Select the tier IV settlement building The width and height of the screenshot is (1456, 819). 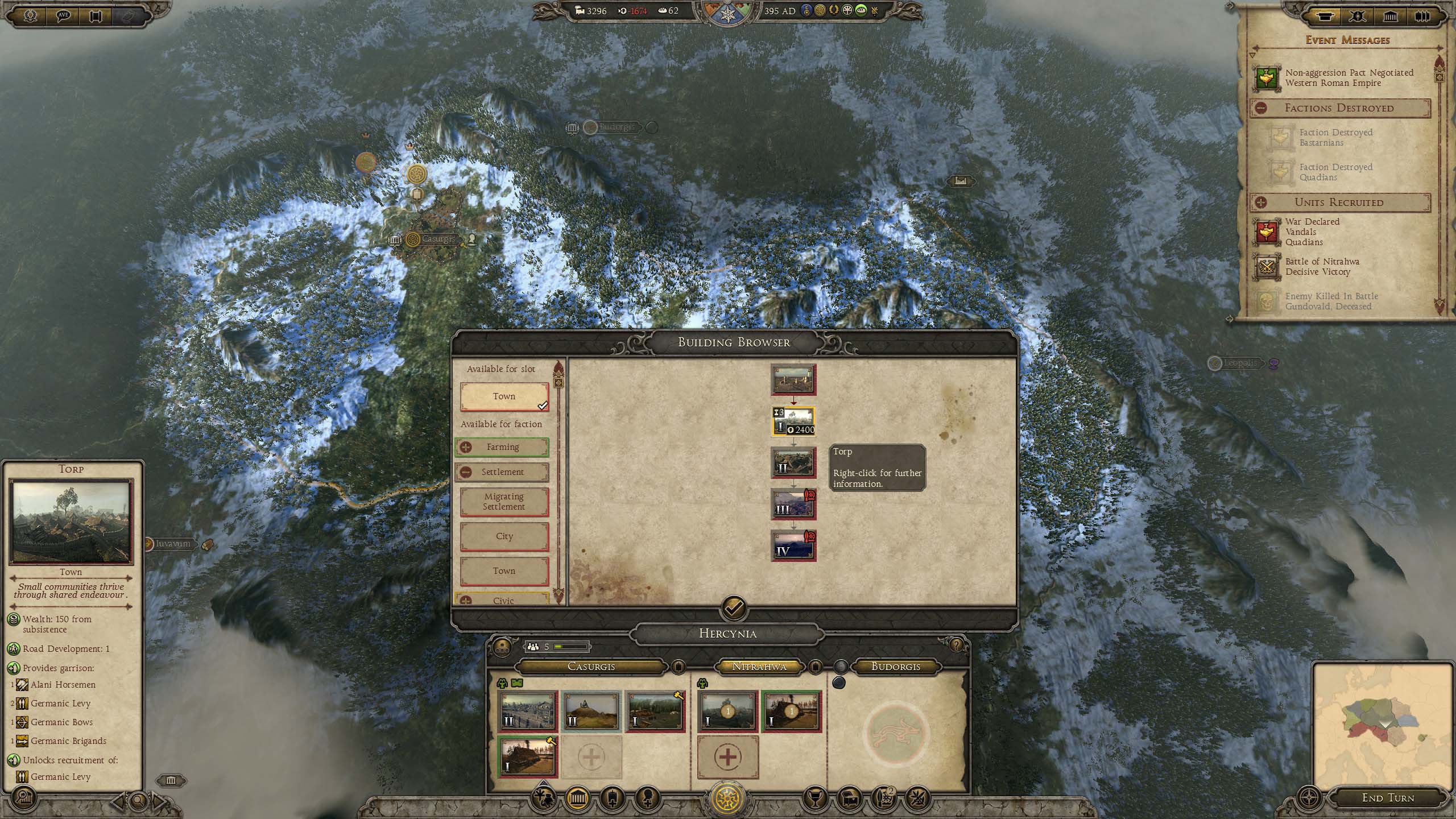tap(793, 545)
